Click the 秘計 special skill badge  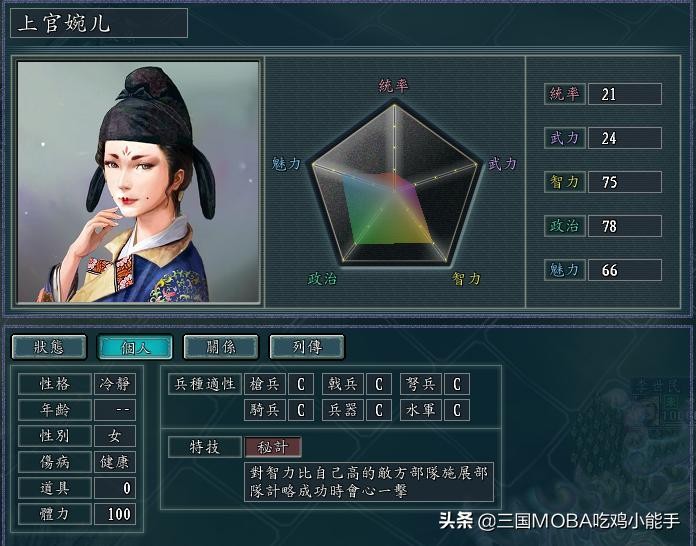pyautogui.click(x=272, y=447)
